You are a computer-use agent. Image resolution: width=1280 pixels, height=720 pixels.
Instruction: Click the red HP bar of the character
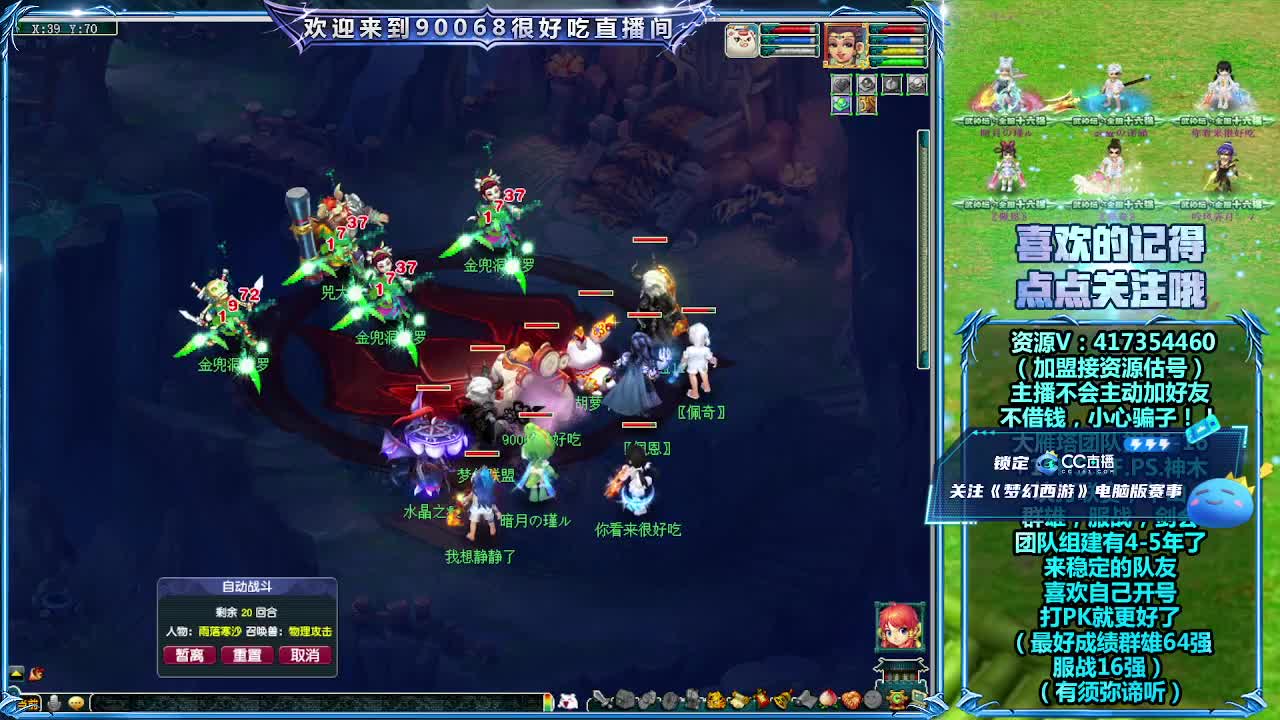tap(898, 30)
